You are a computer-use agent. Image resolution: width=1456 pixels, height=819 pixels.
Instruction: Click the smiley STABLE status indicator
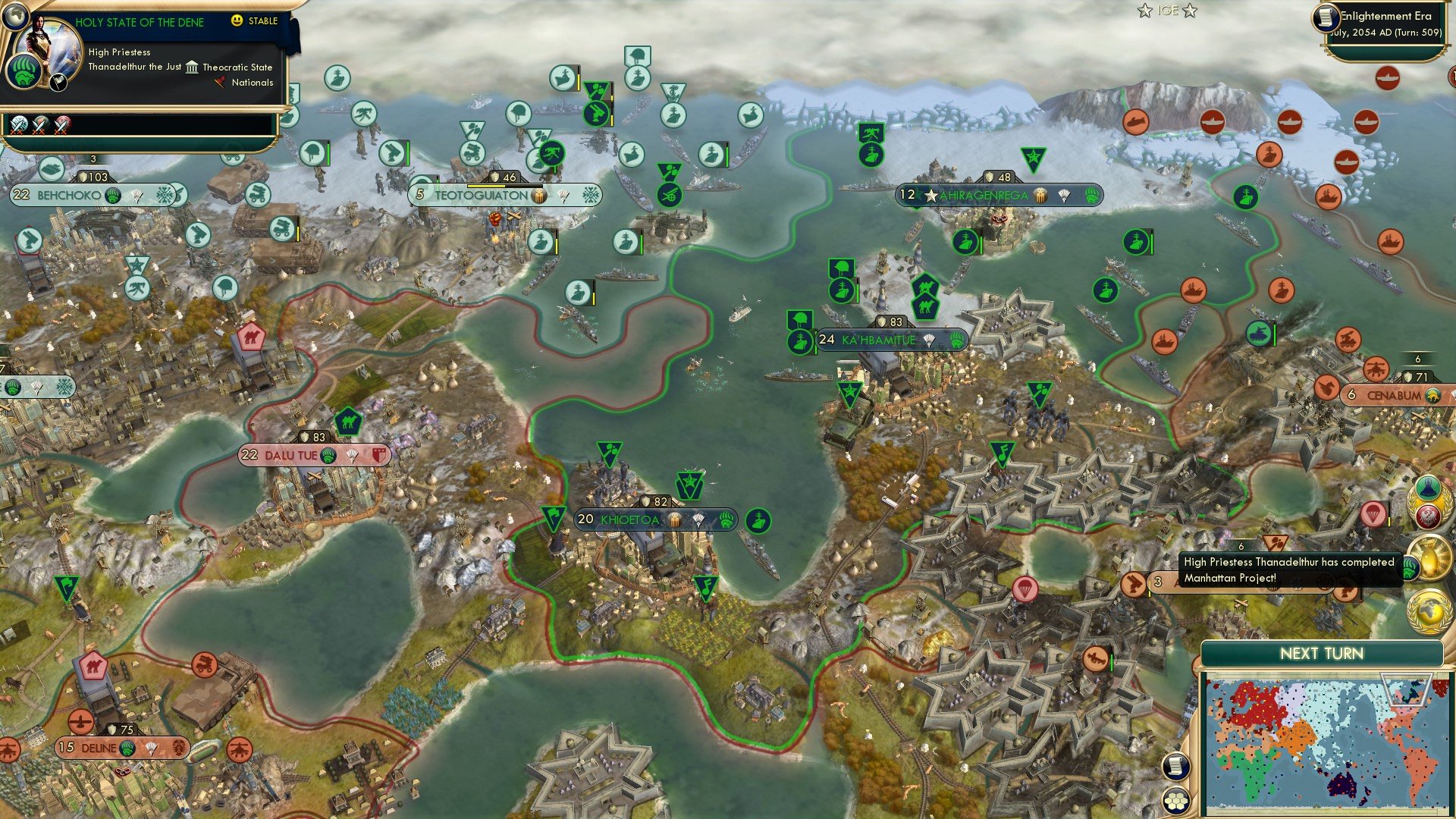(x=237, y=21)
